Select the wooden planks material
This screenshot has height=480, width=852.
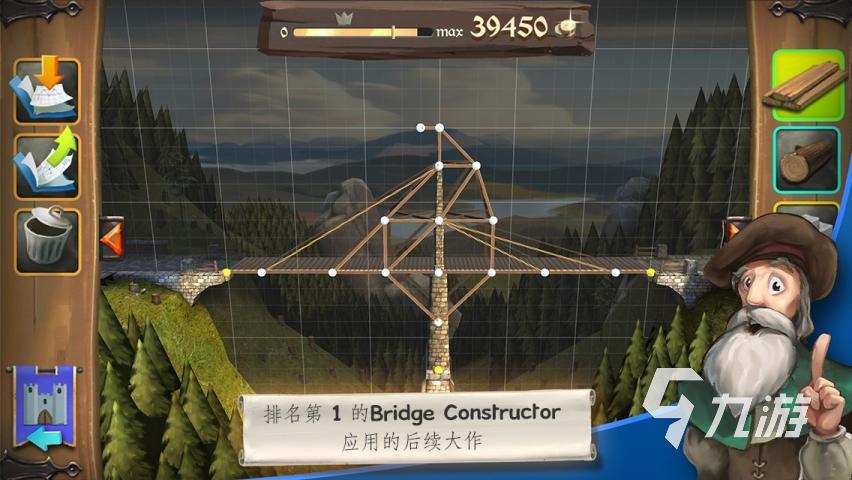(x=806, y=86)
